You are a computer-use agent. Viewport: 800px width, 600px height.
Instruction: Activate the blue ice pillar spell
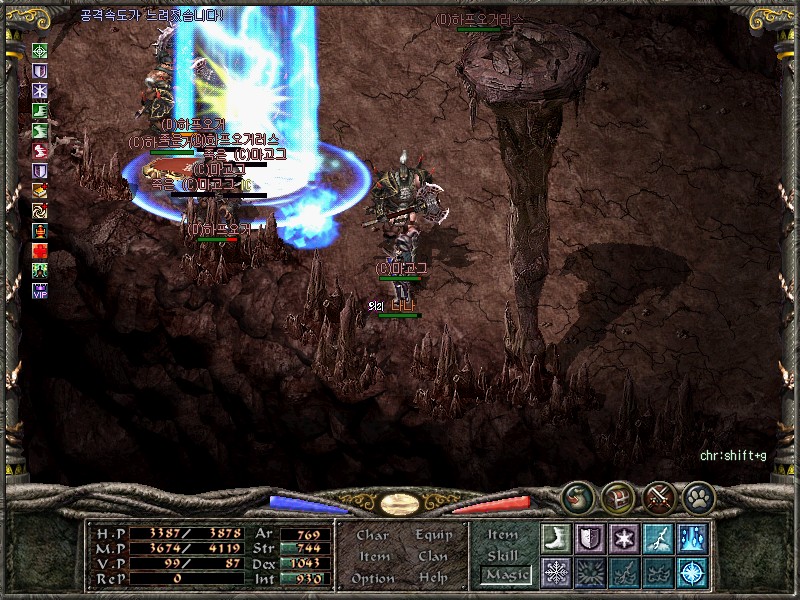tap(692, 538)
